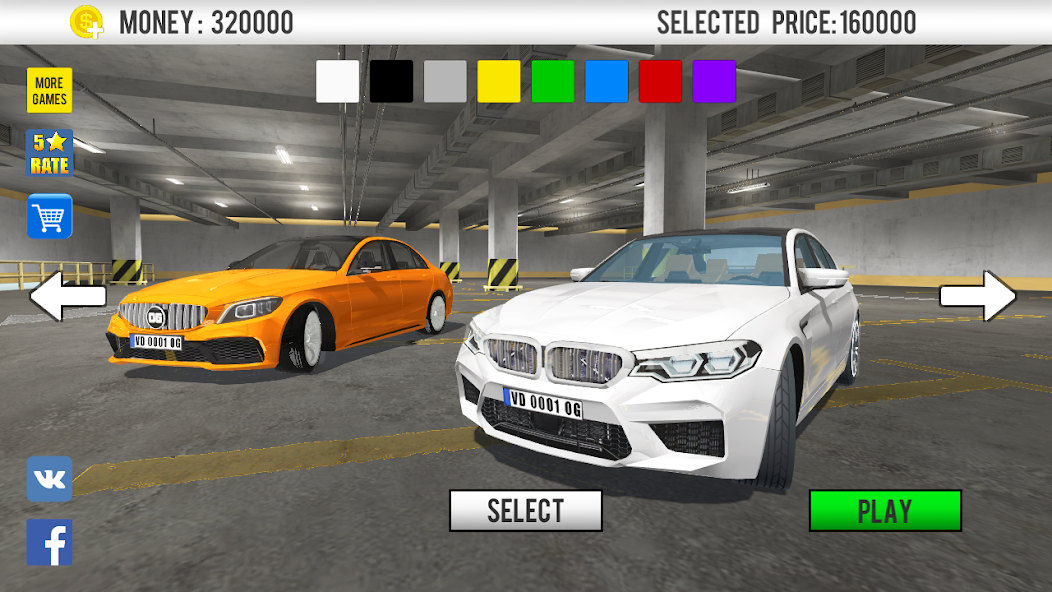Add money with the gold coin plus icon

[x=87, y=21]
